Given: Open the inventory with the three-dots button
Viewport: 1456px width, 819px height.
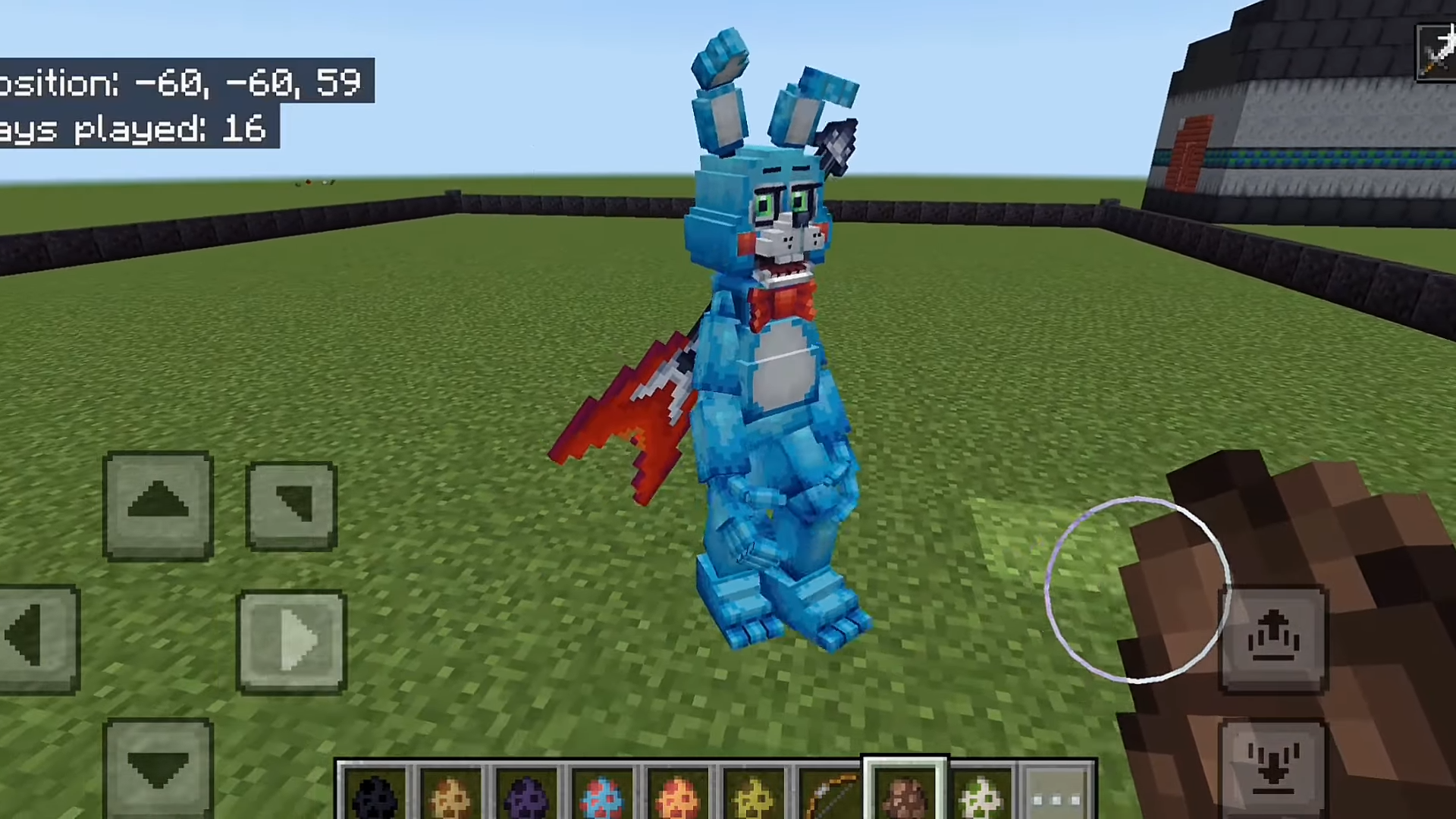Looking at the screenshot, I should click(1057, 798).
